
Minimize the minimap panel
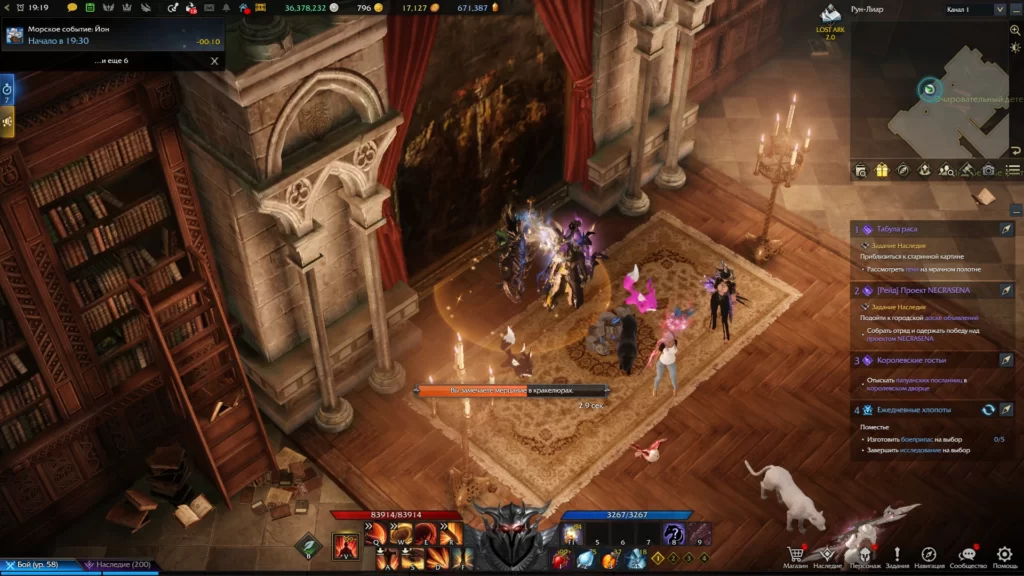pos(1015,9)
